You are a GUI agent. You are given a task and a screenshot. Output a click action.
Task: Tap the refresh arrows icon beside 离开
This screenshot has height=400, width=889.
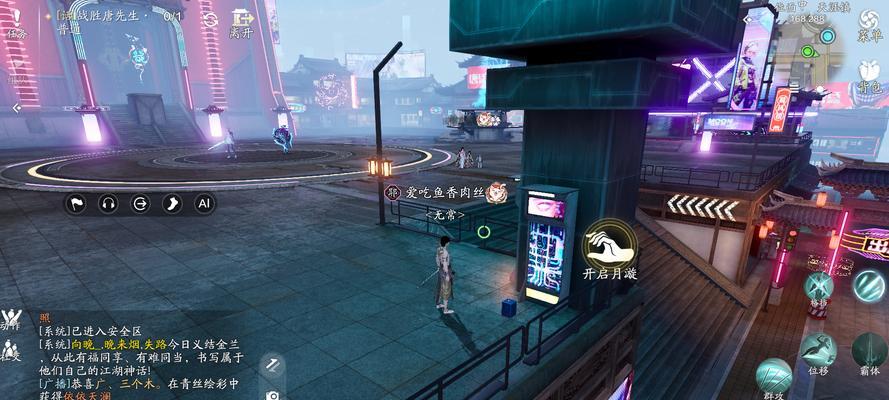(210, 20)
